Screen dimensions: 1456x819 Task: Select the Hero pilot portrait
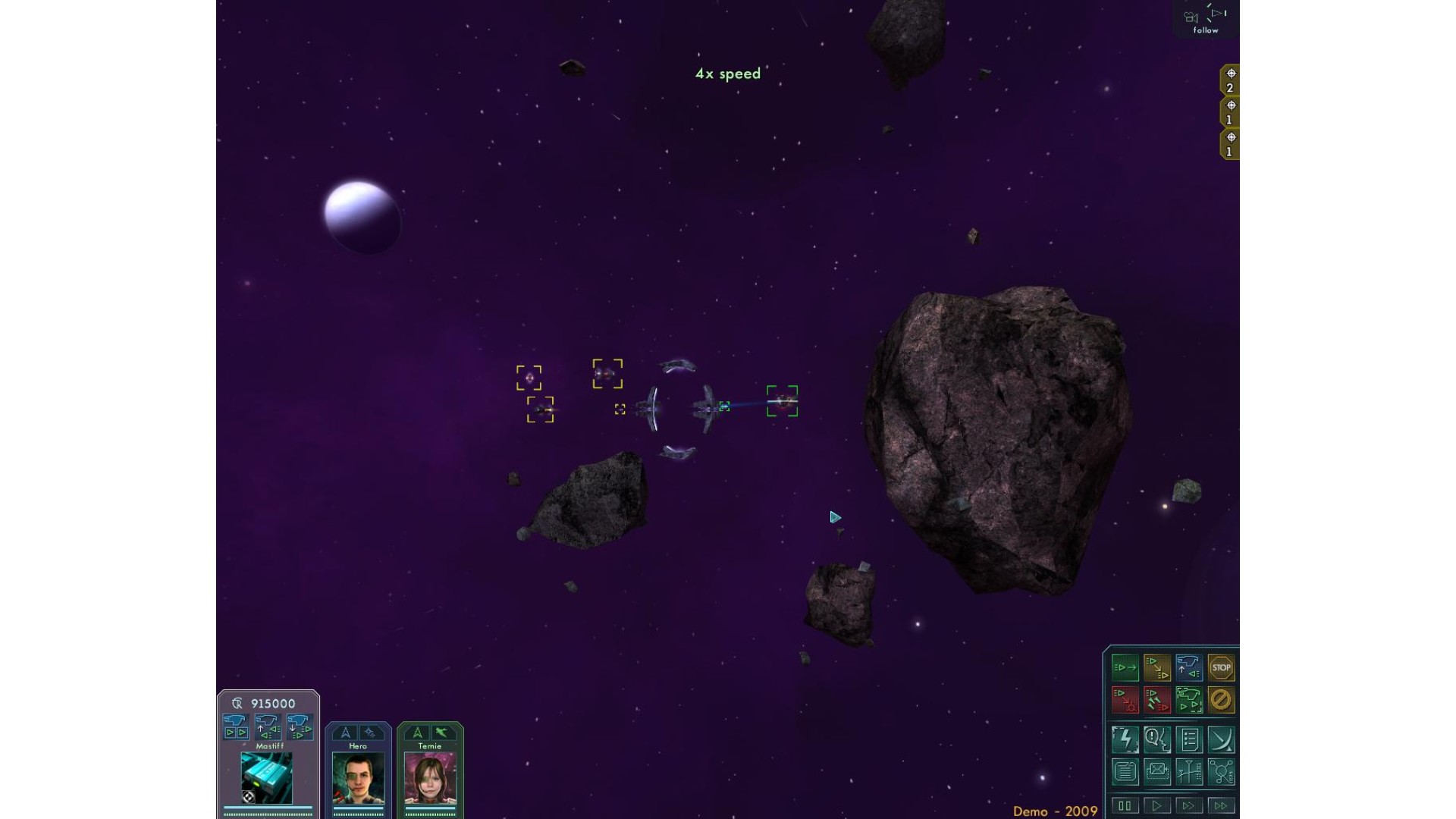358,779
